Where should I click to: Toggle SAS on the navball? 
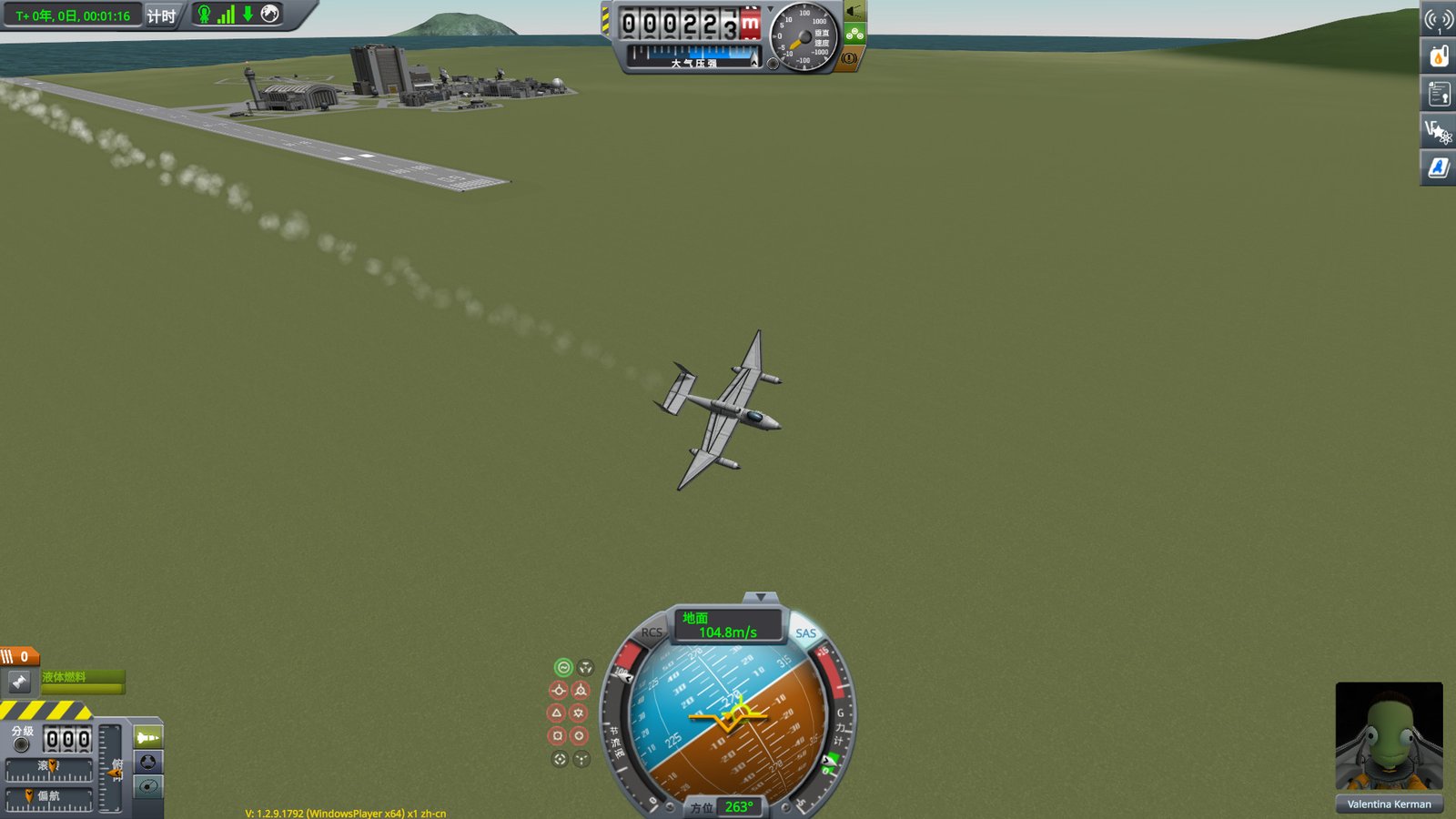point(806,632)
